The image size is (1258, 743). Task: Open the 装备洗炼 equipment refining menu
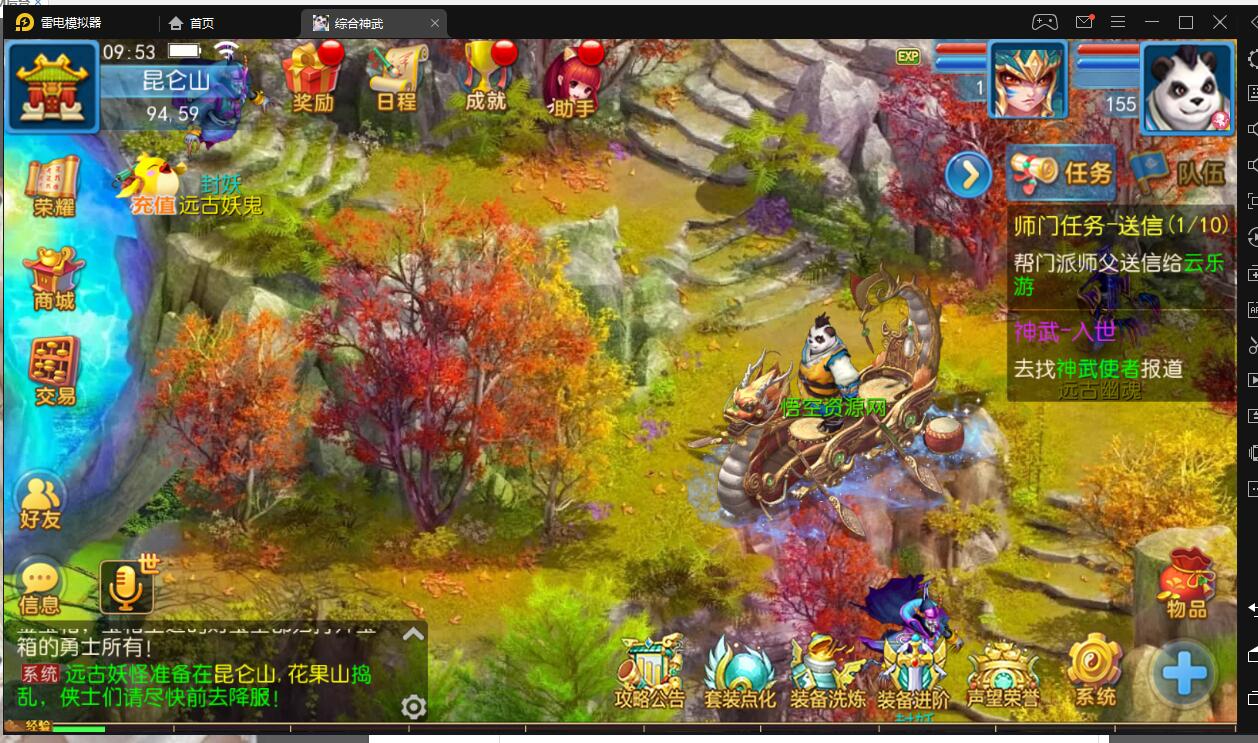pos(827,674)
